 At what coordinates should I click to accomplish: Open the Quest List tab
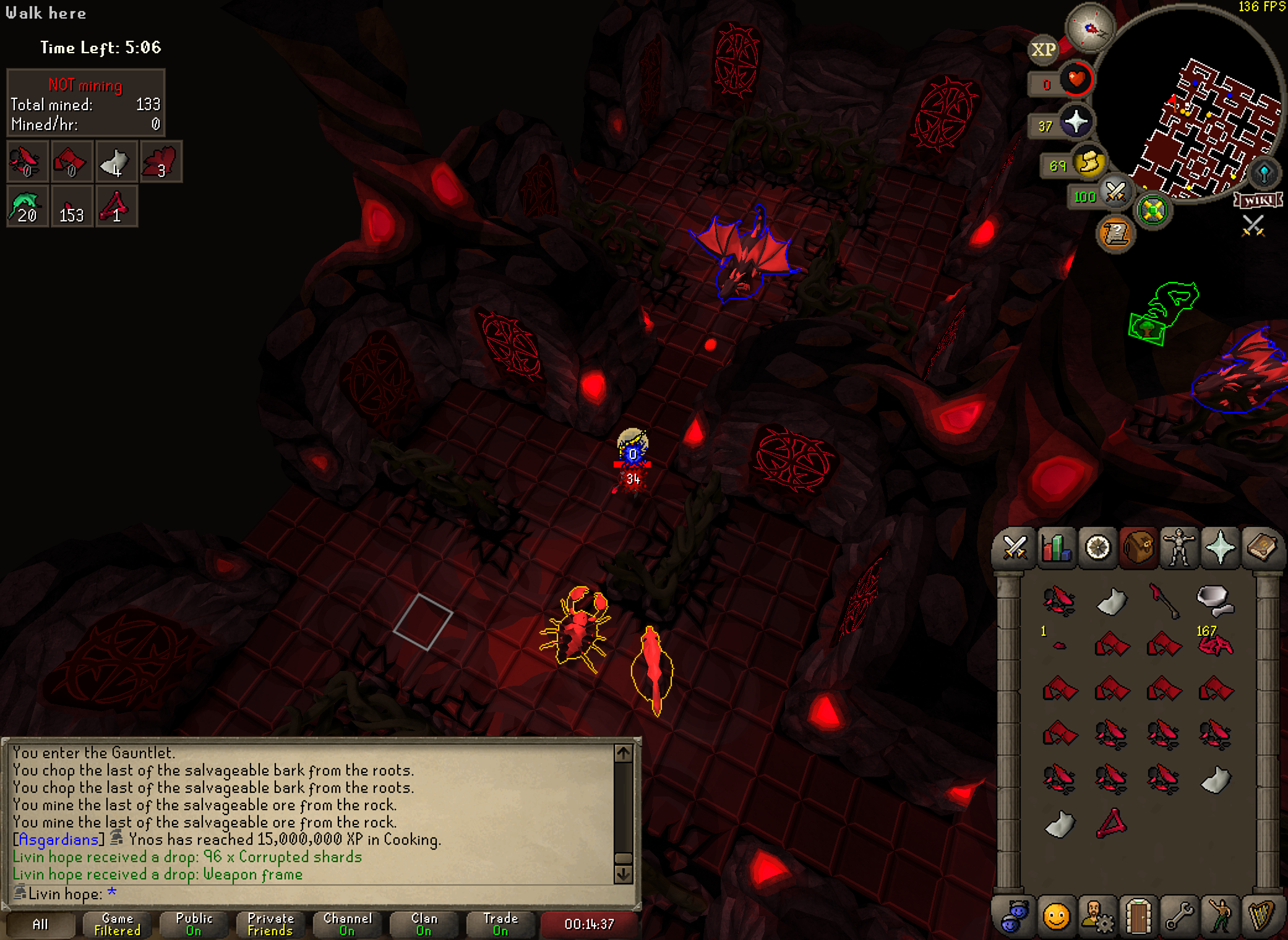pyautogui.click(x=1097, y=548)
